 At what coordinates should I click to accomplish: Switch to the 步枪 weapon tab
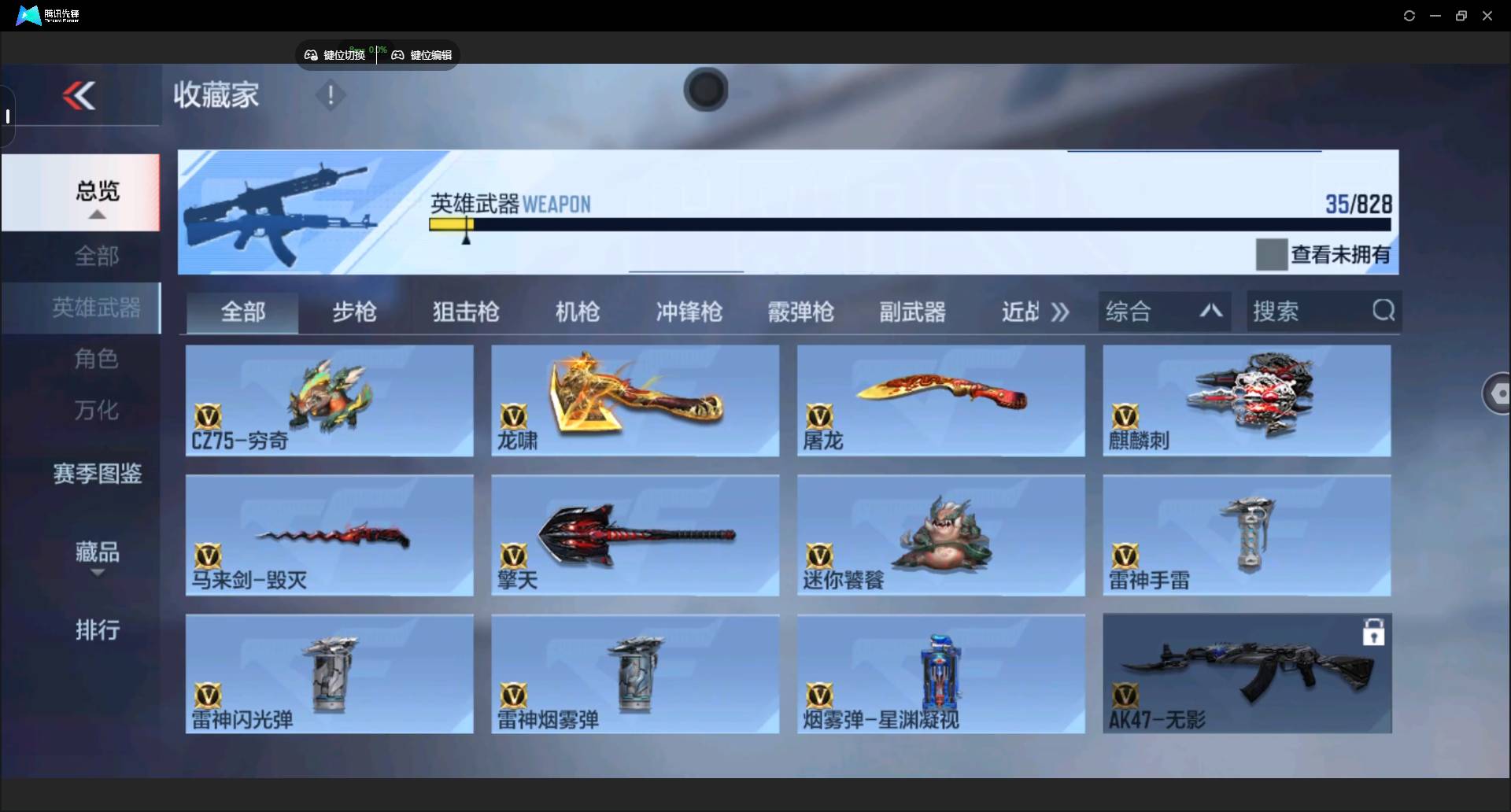point(354,312)
